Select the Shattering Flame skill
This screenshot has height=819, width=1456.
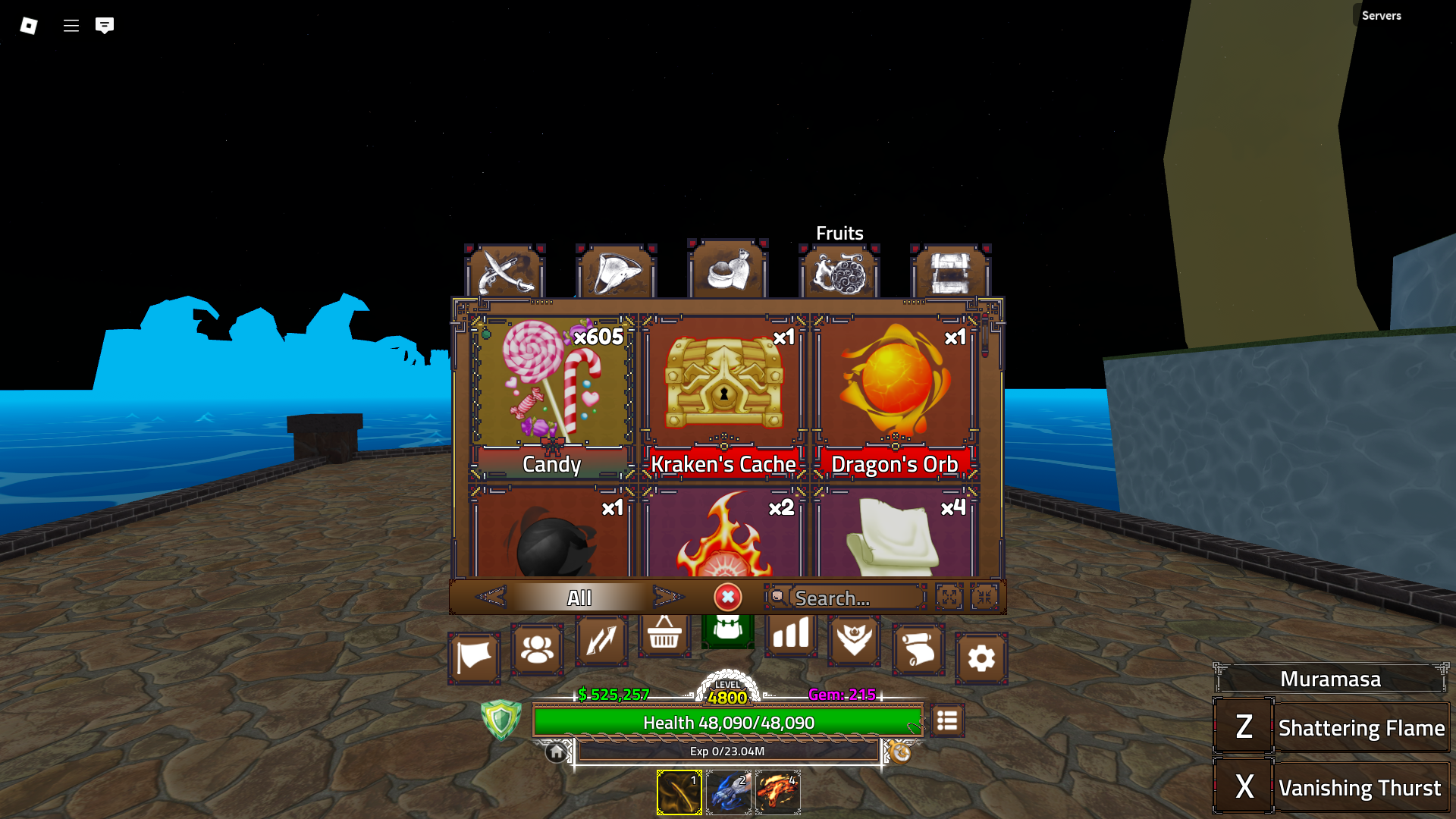pyautogui.click(x=1332, y=727)
